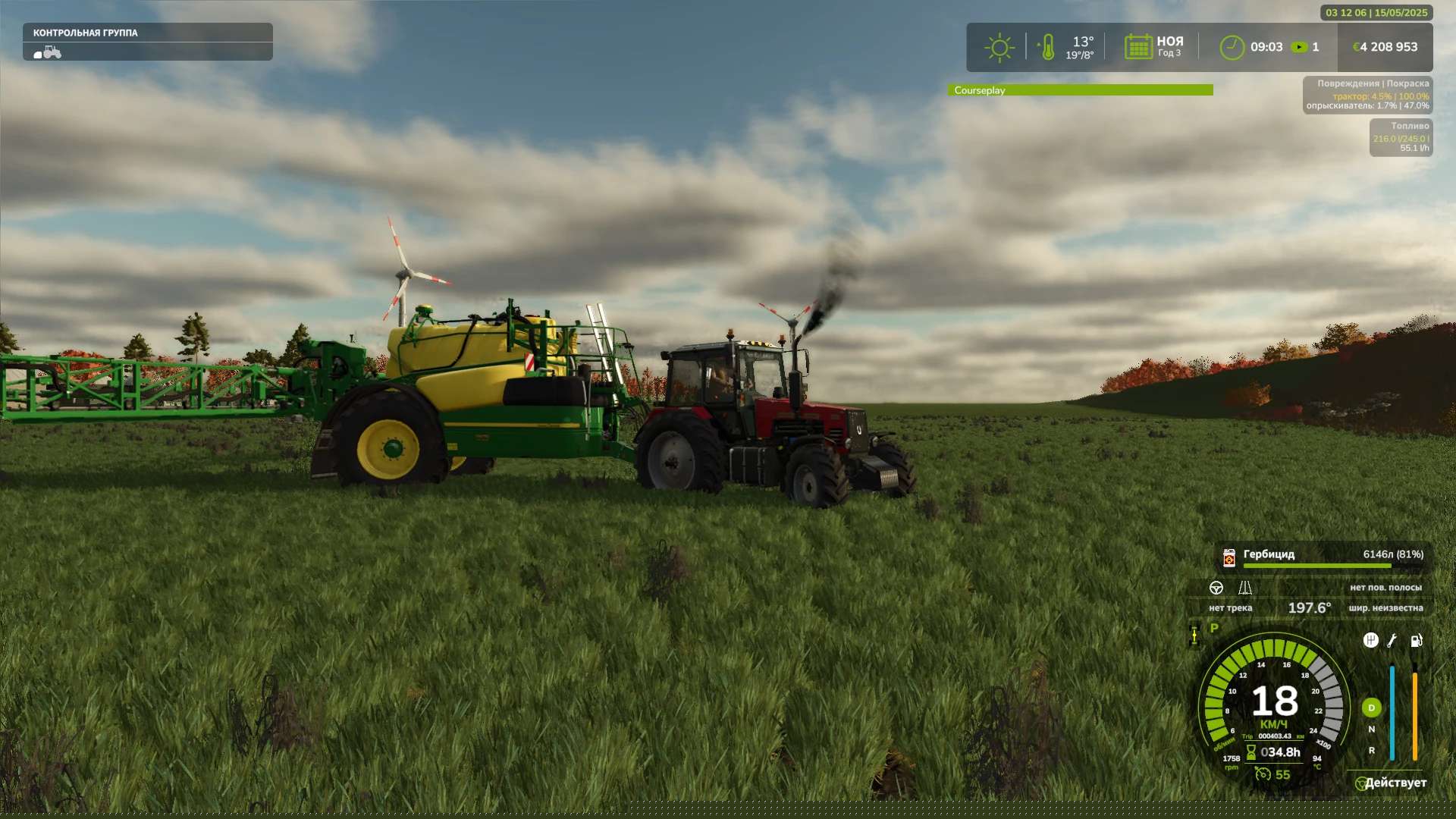Click the clock icon beside 09:03
The width and height of the screenshot is (1456, 819).
tap(1234, 47)
